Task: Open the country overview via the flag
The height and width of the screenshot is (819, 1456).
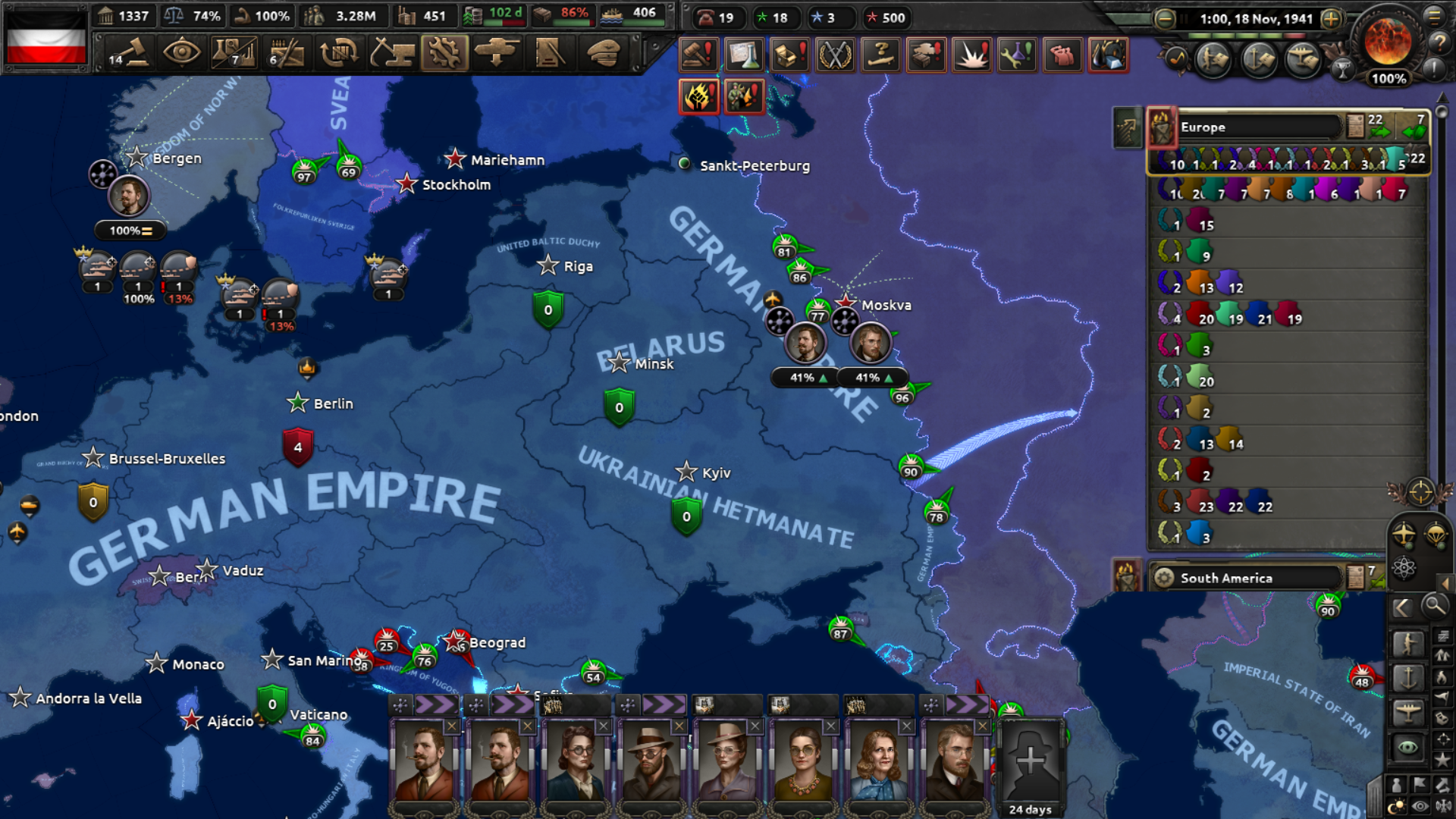Action: 45,38
